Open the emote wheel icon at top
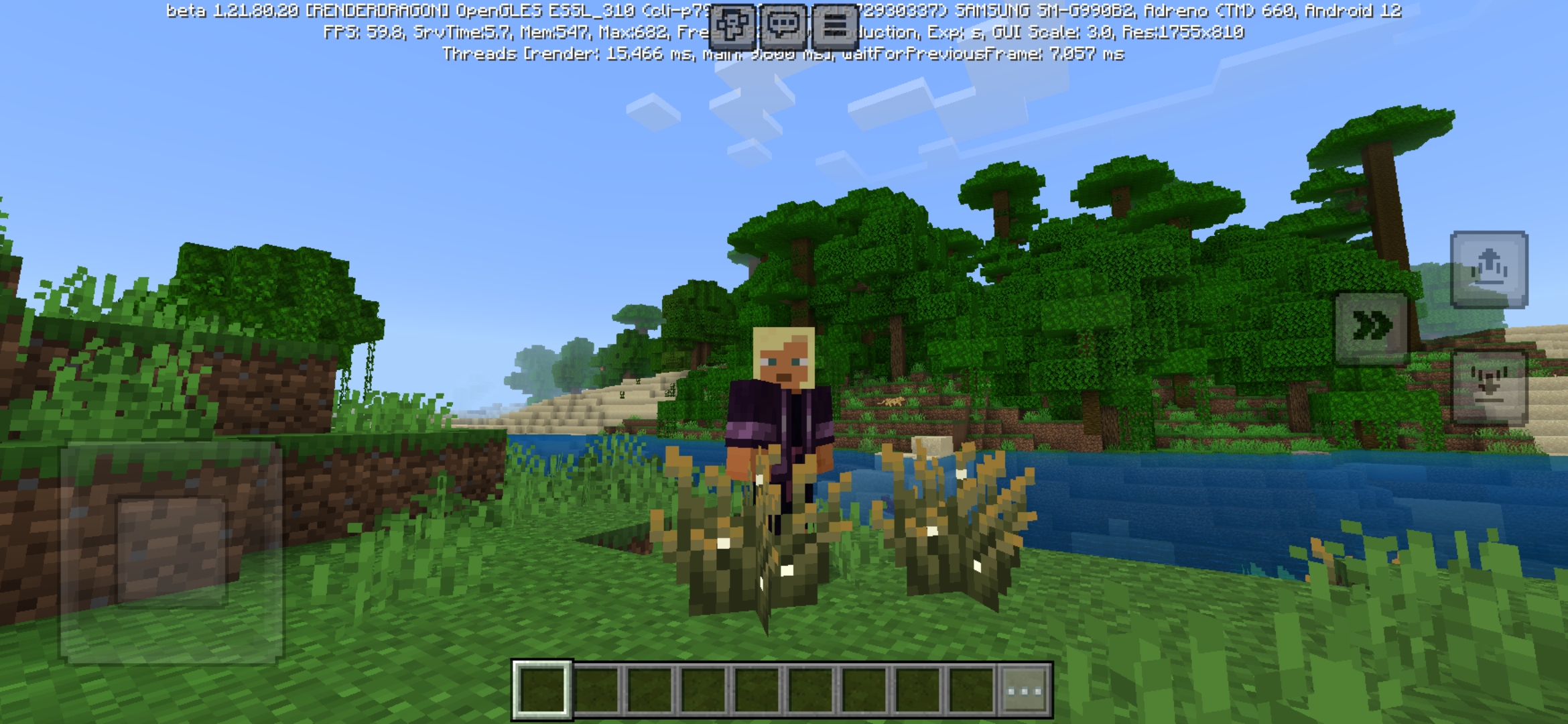The width and height of the screenshot is (1568, 724). tap(732, 25)
